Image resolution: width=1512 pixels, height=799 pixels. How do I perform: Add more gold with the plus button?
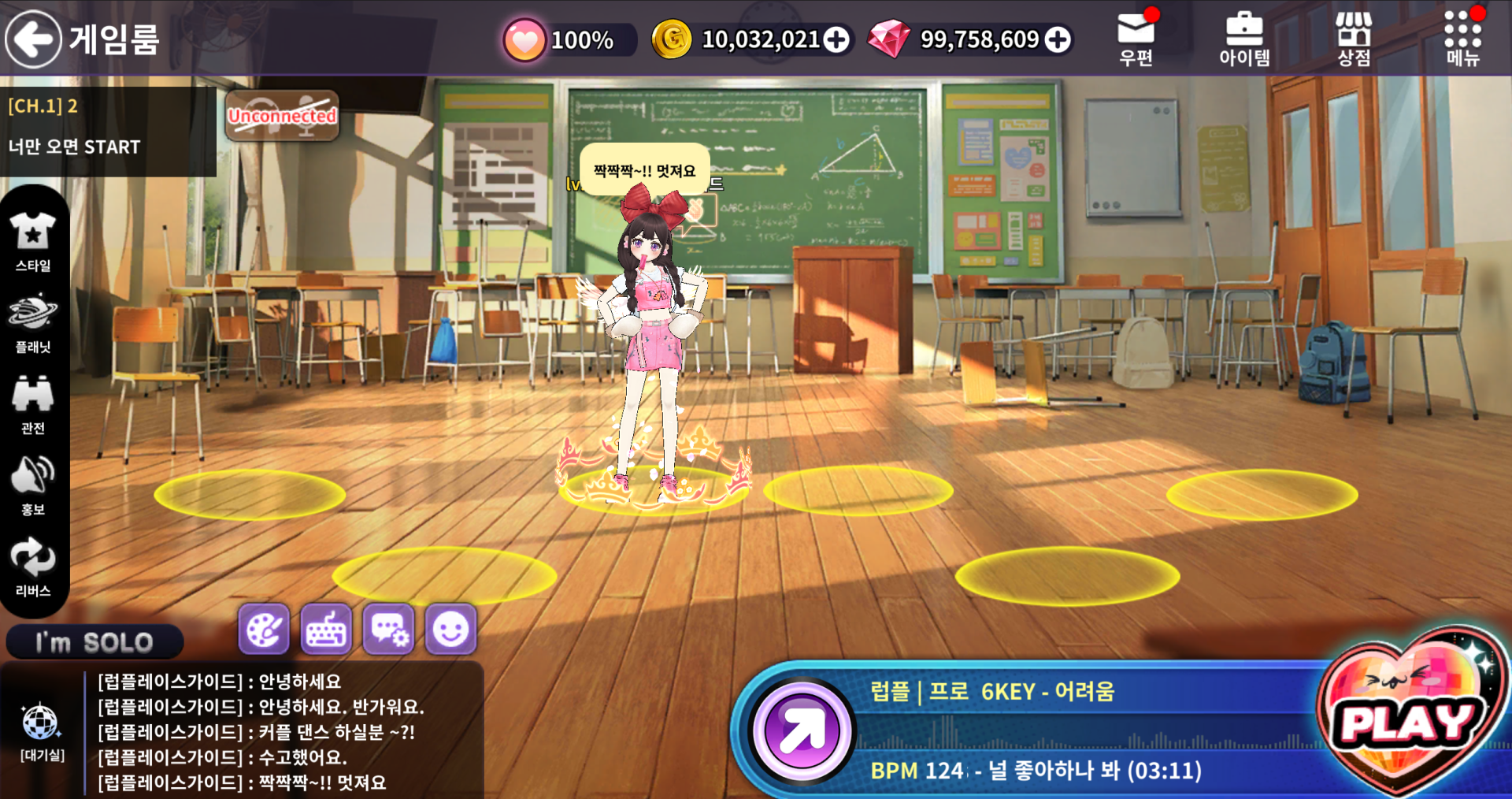[x=836, y=39]
